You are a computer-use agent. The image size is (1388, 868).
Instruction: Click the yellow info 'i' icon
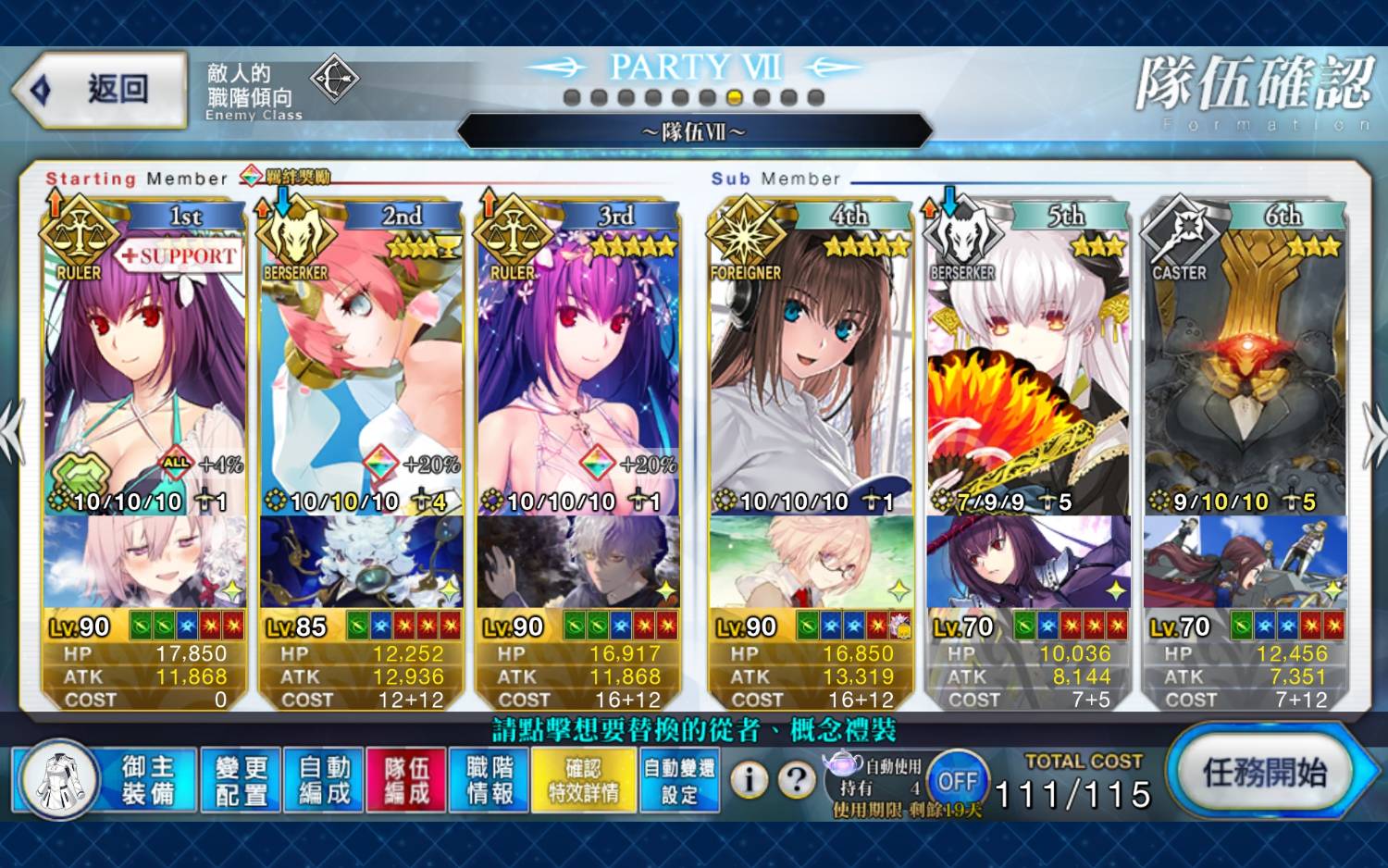pyautogui.click(x=750, y=780)
